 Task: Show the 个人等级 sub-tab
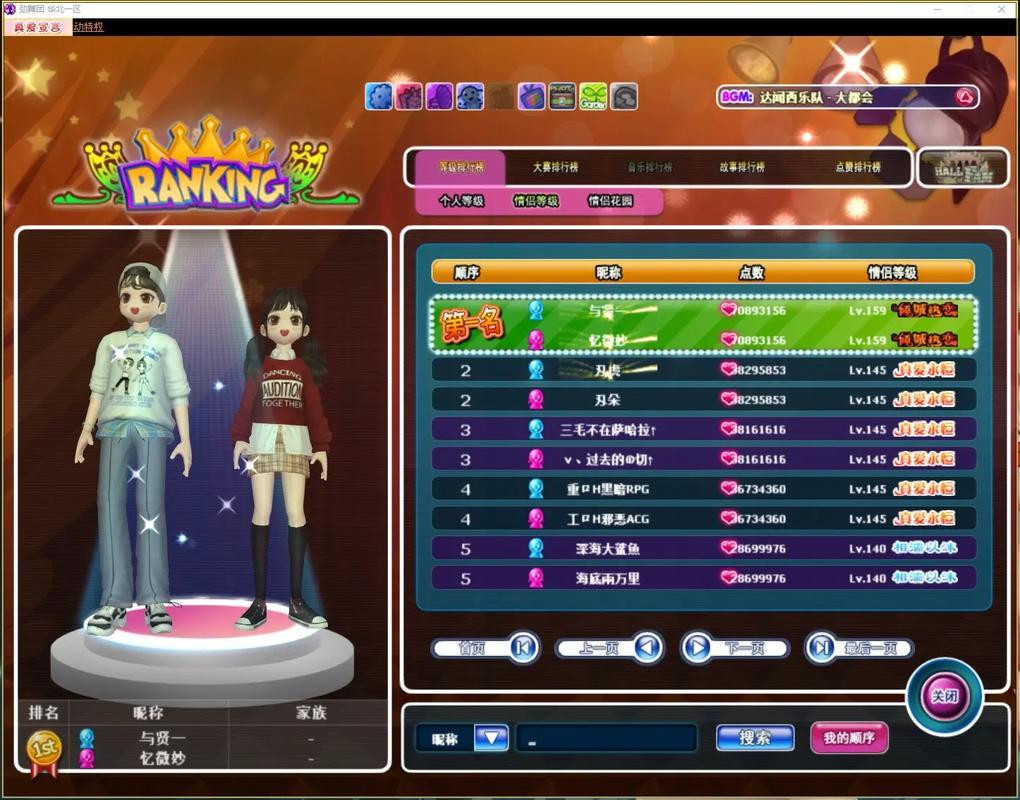[461, 200]
